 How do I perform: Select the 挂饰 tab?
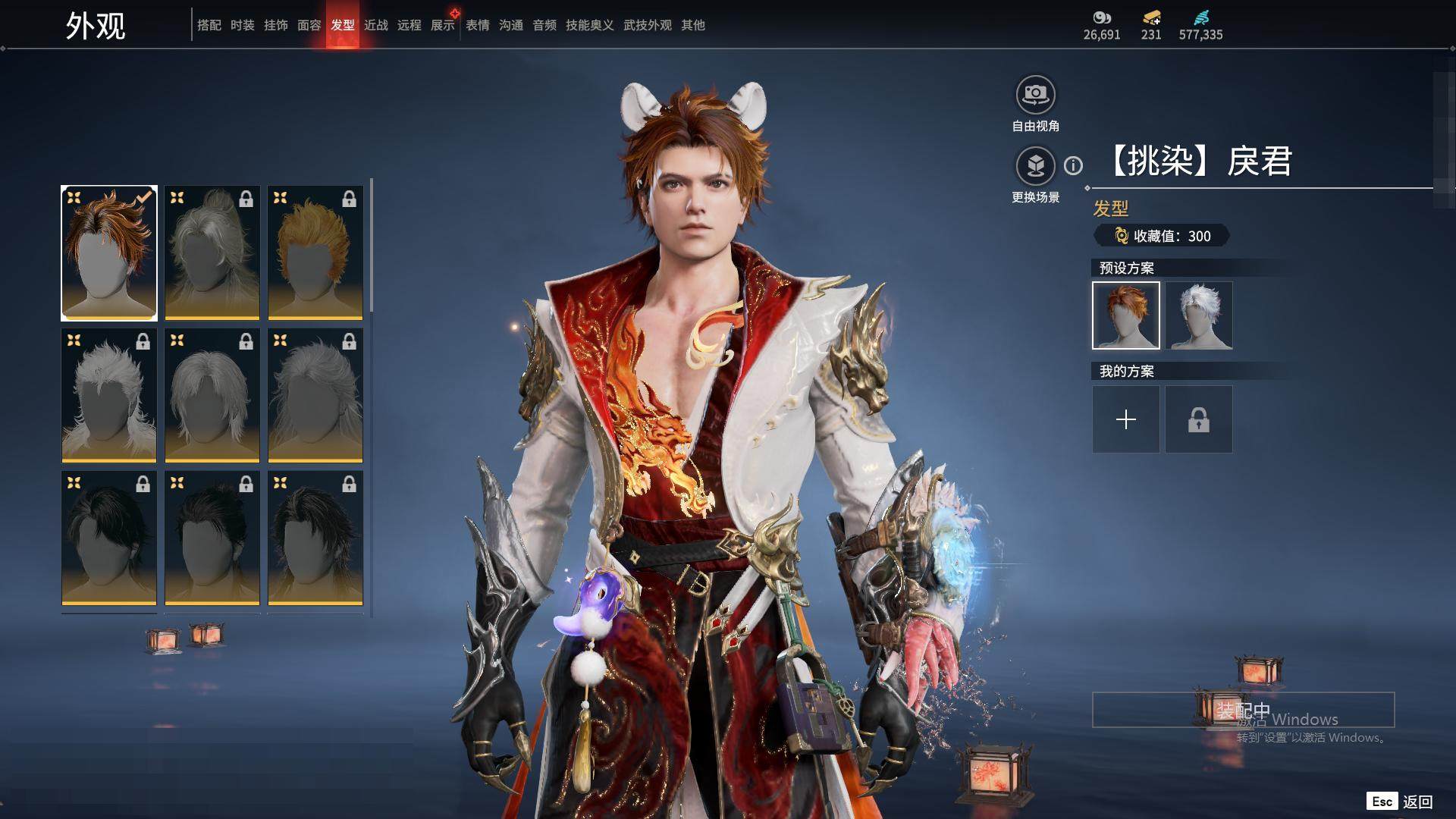(x=276, y=25)
